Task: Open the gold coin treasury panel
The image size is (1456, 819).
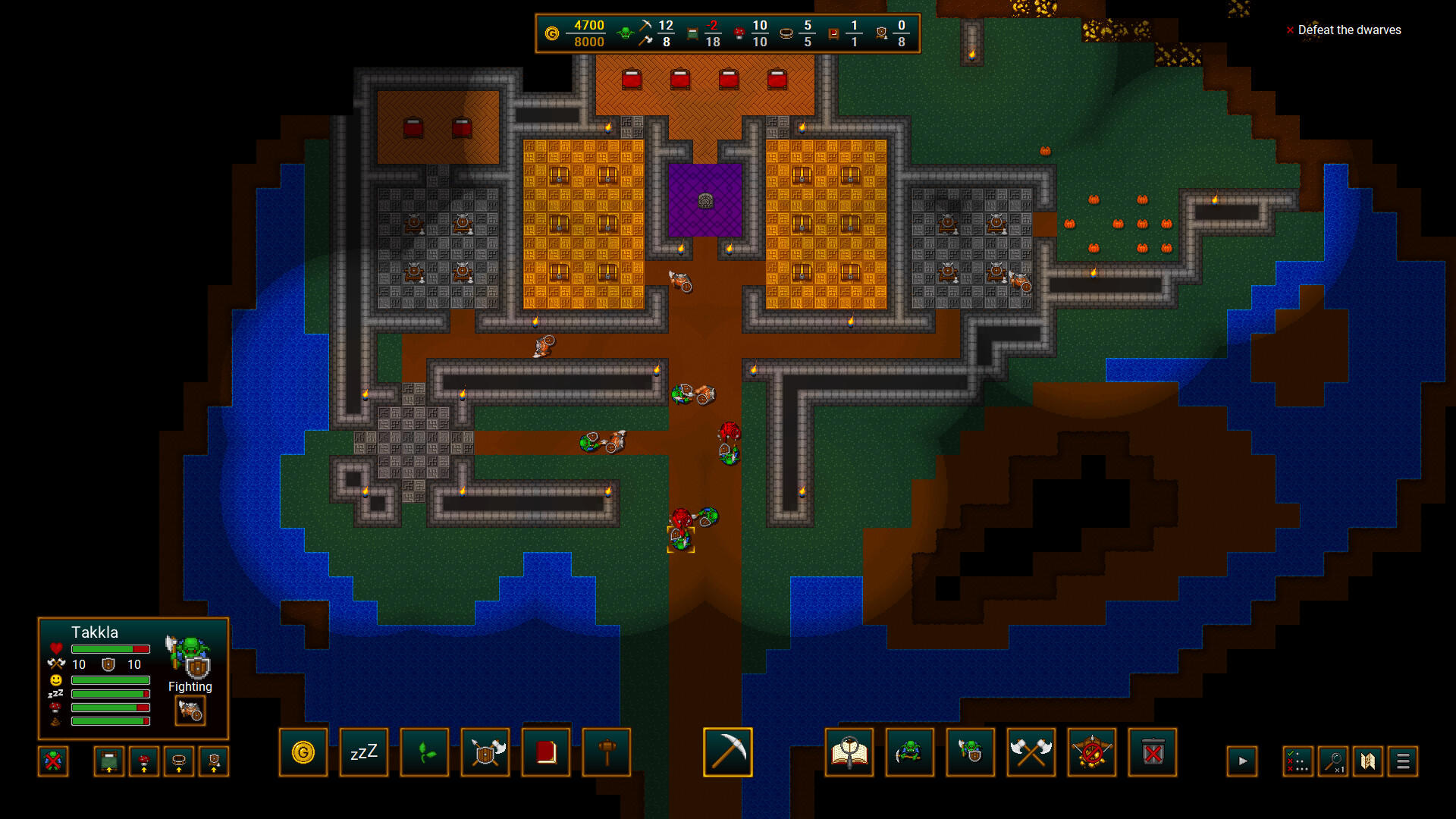Action: coord(303,752)
